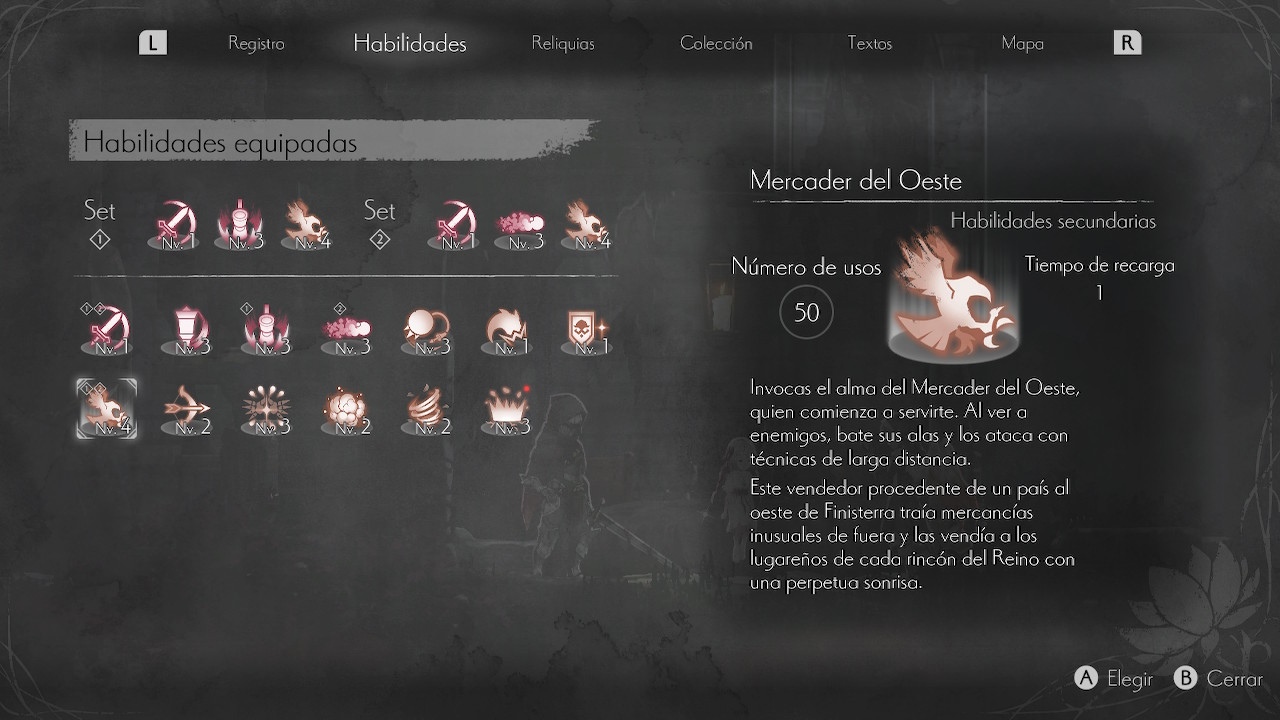Select the bow and arrow skill
The image size is (1280, 720).
click(187, 410)
